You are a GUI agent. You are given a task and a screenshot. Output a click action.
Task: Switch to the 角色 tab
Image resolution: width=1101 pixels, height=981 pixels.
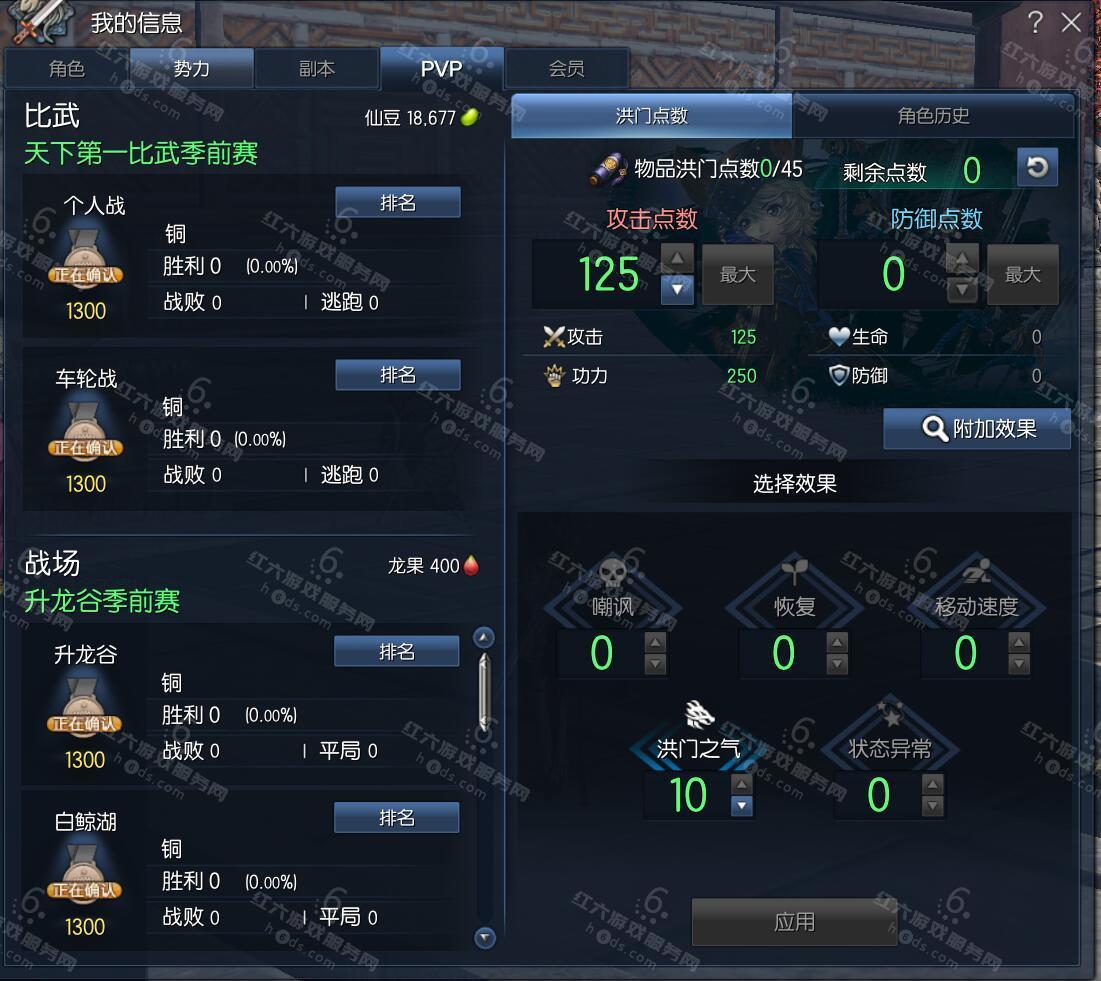click(67, 69)
